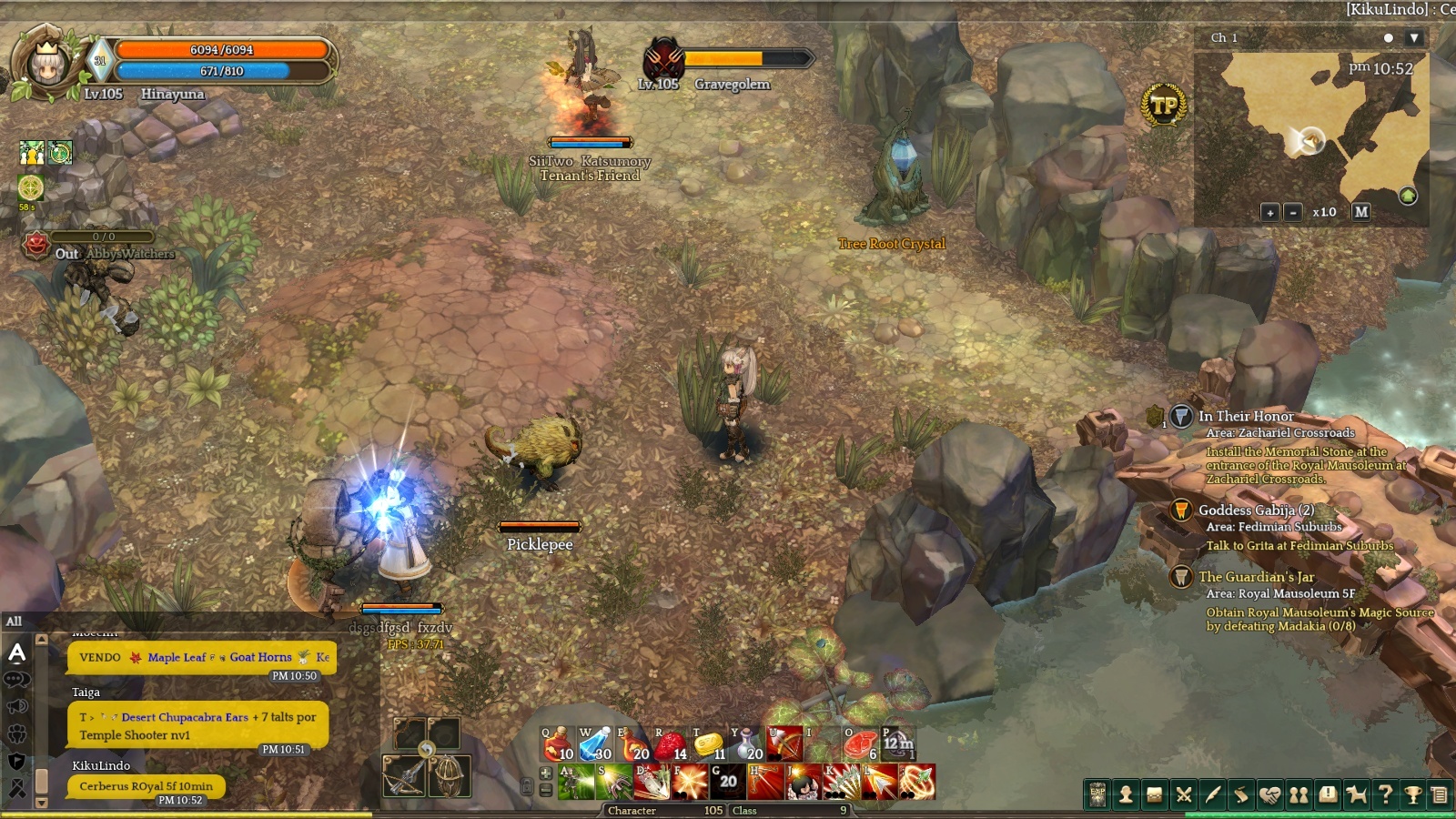Open the crossed swords menu icon
1456x819 pixels.
point(1184,794)
